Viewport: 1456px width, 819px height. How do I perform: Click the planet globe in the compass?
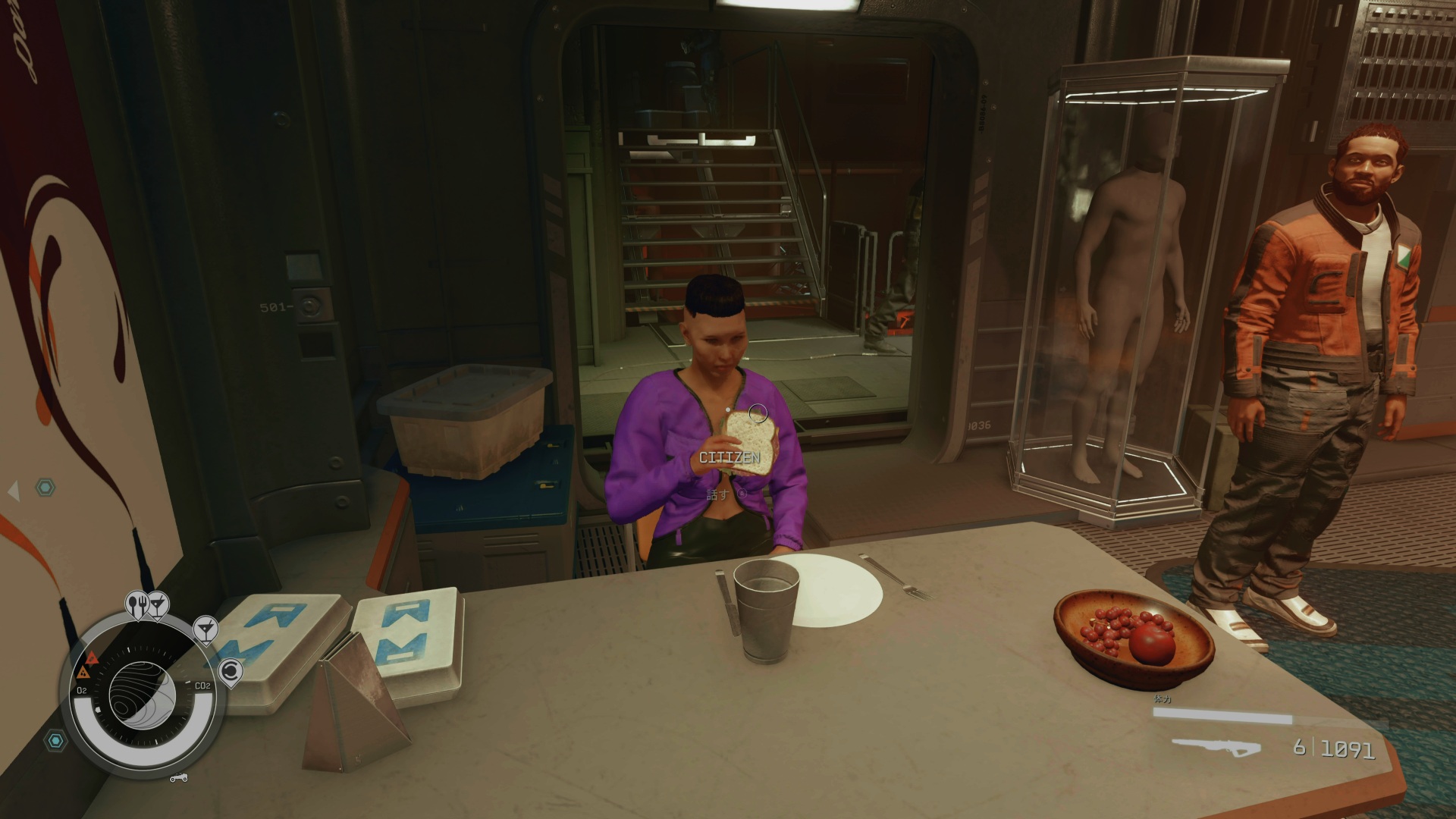click(x=142, y=694)
